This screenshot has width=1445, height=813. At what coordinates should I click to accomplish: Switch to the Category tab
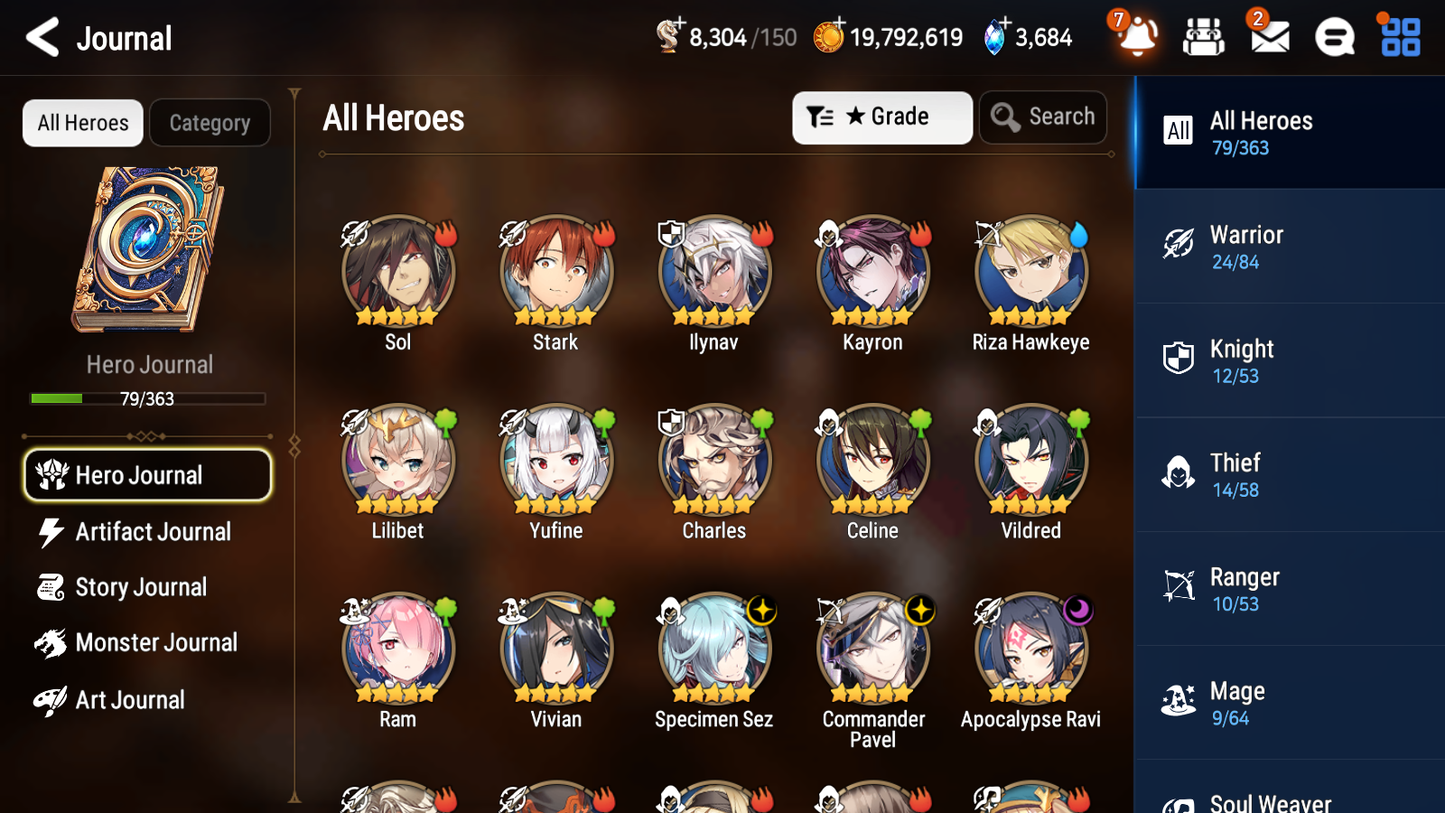[210, 123]
